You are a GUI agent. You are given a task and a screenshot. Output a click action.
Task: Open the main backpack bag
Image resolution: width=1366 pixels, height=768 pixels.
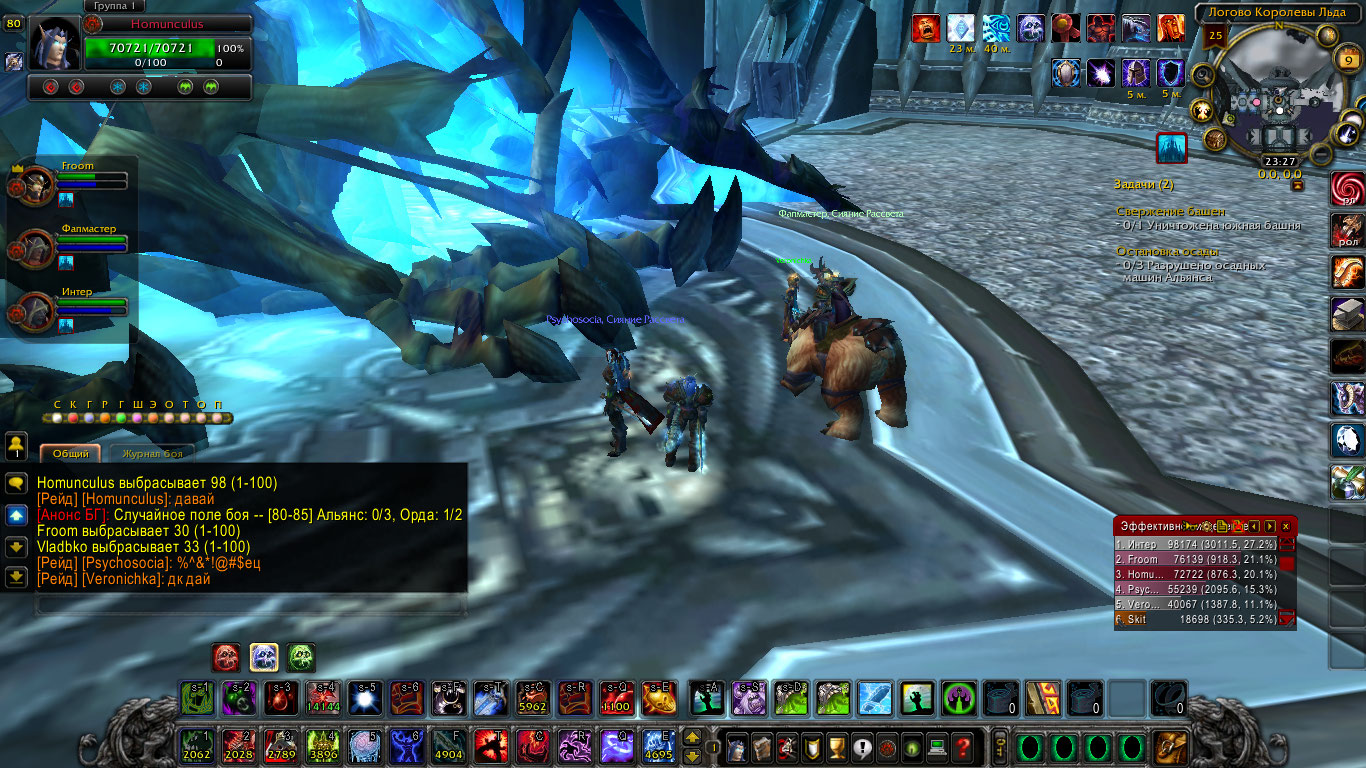tap(1169, 746)
